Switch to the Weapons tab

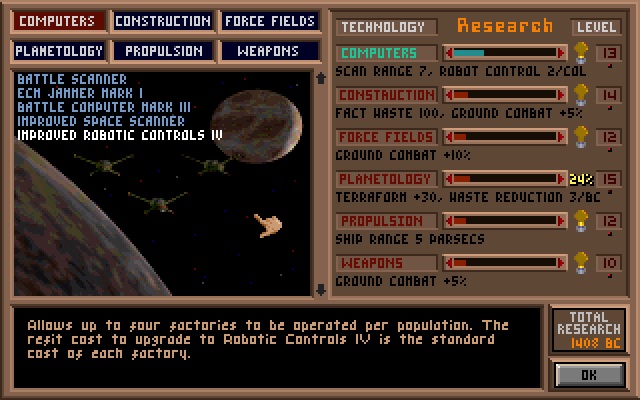[x=269, y=50]
